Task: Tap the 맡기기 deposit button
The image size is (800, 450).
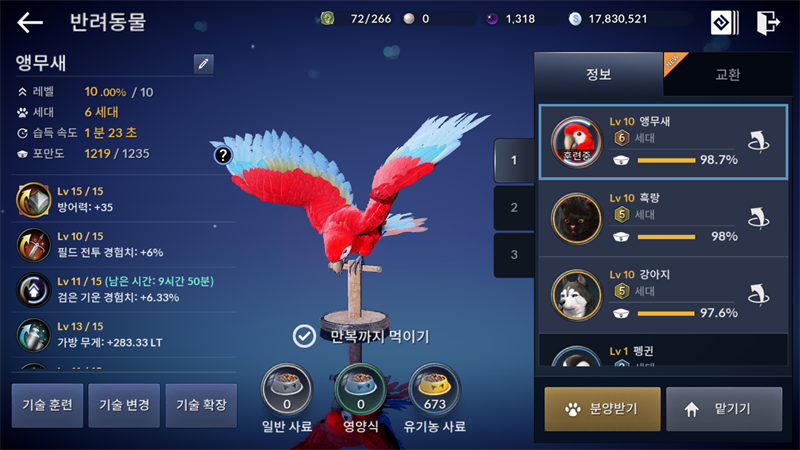Action: 724,408
